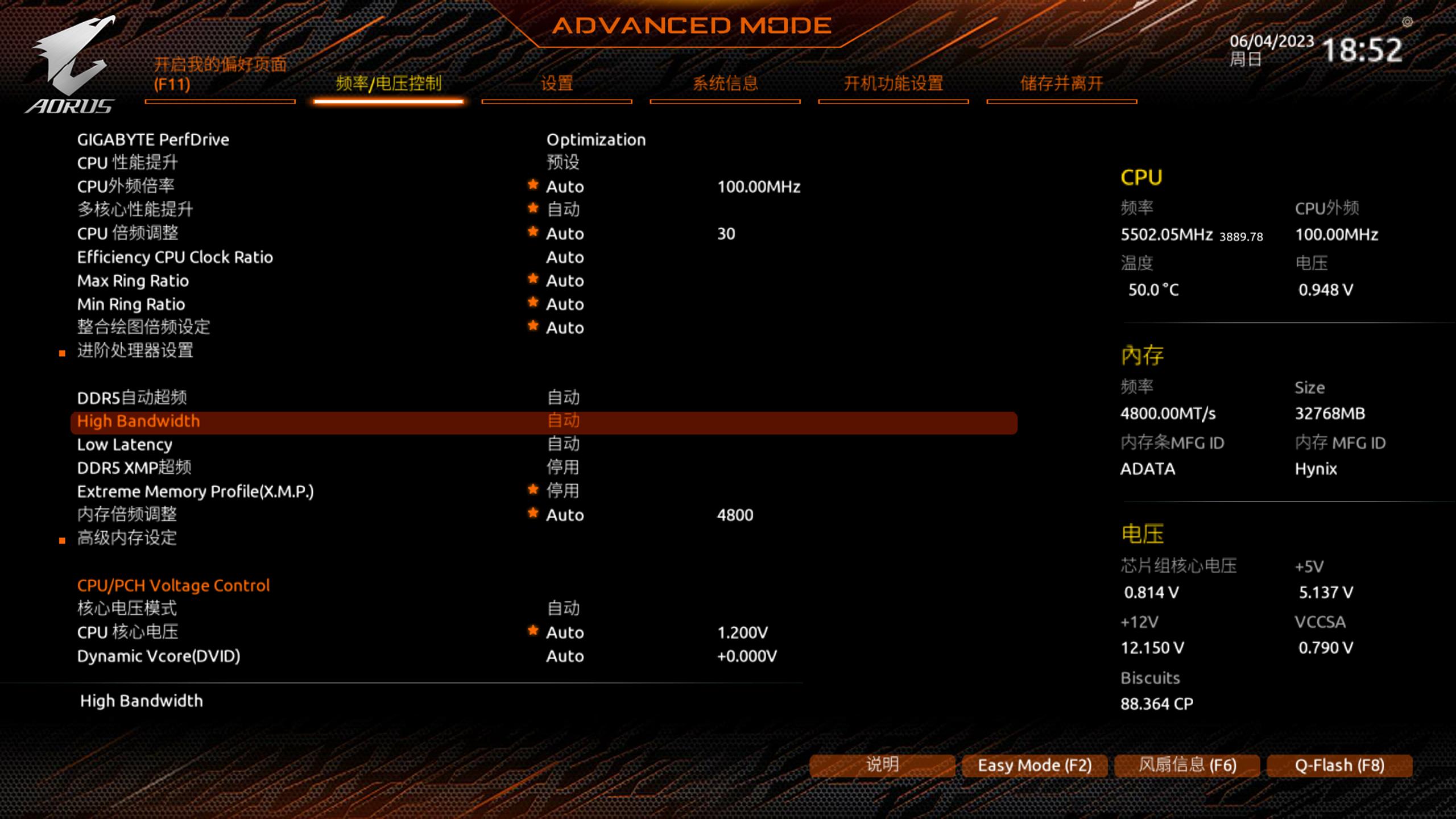The width and height of the screenshot is (1456, 819).
Task: Select the Max Ring Ratio option
Action: click(133, 281)
